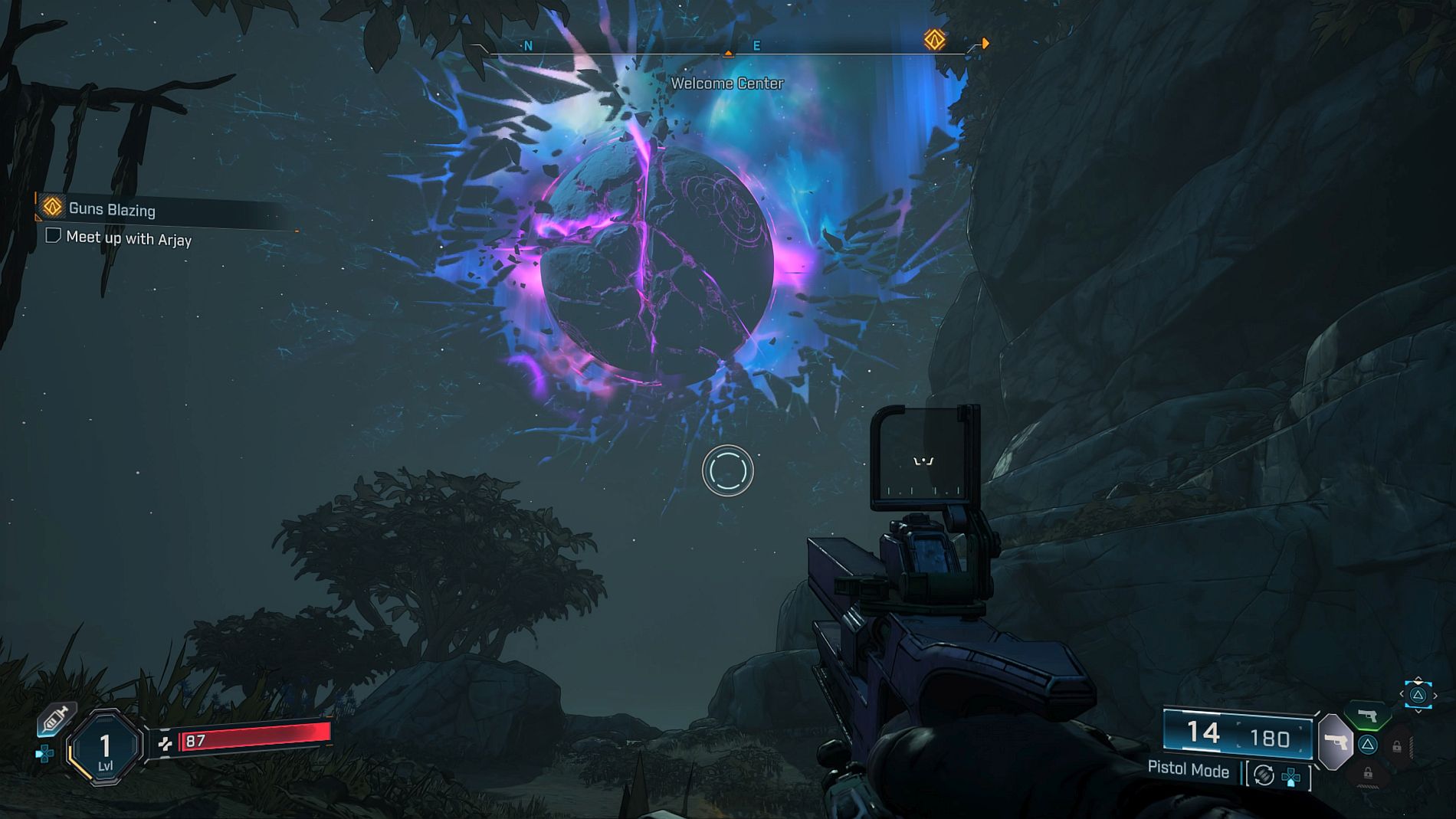This screenshot has height=819, width=1456.
Task: Switch to the green-outlined pistol slot
Action: point(1369,716)
